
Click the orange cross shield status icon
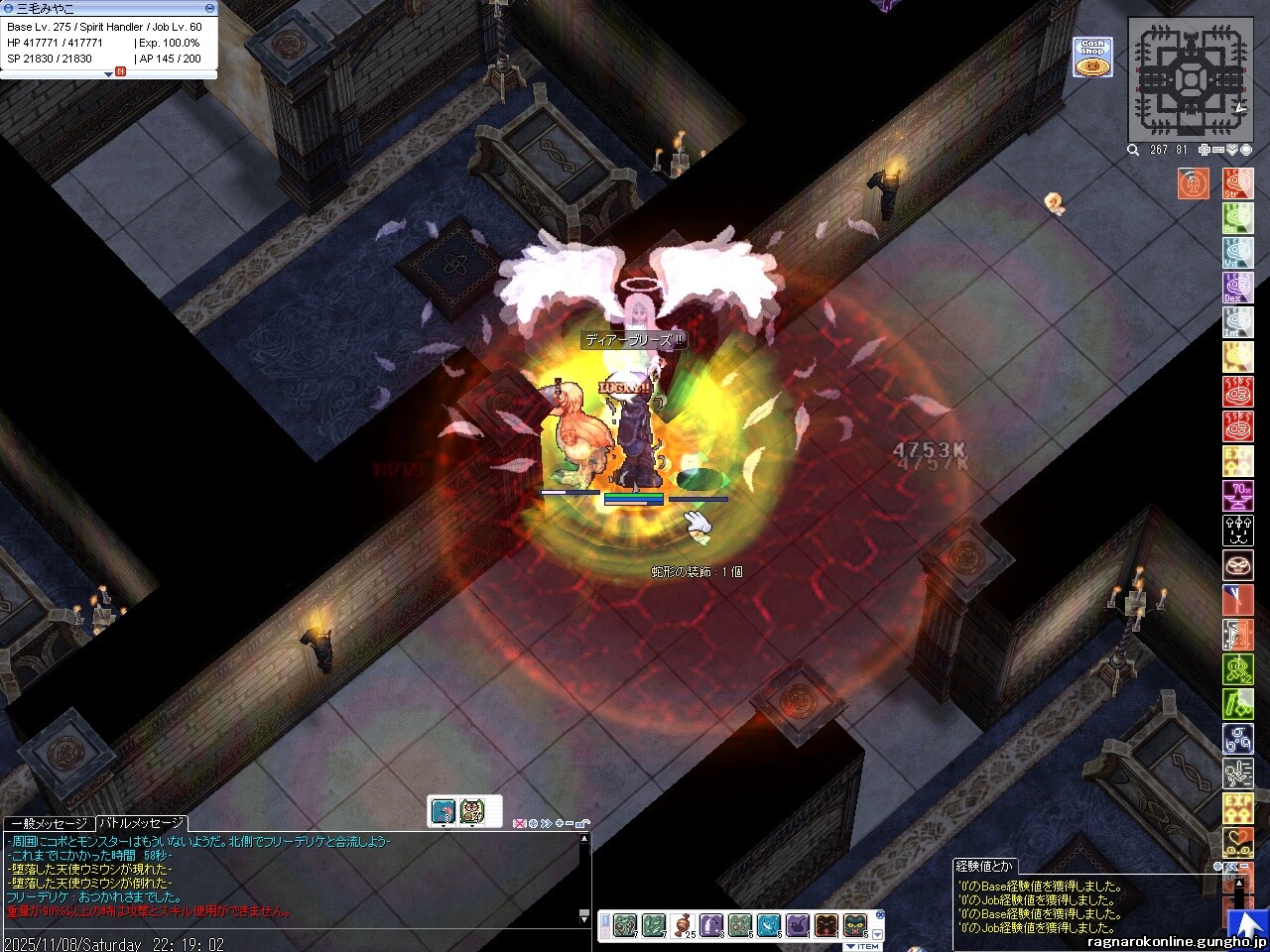pos(1194,184)
